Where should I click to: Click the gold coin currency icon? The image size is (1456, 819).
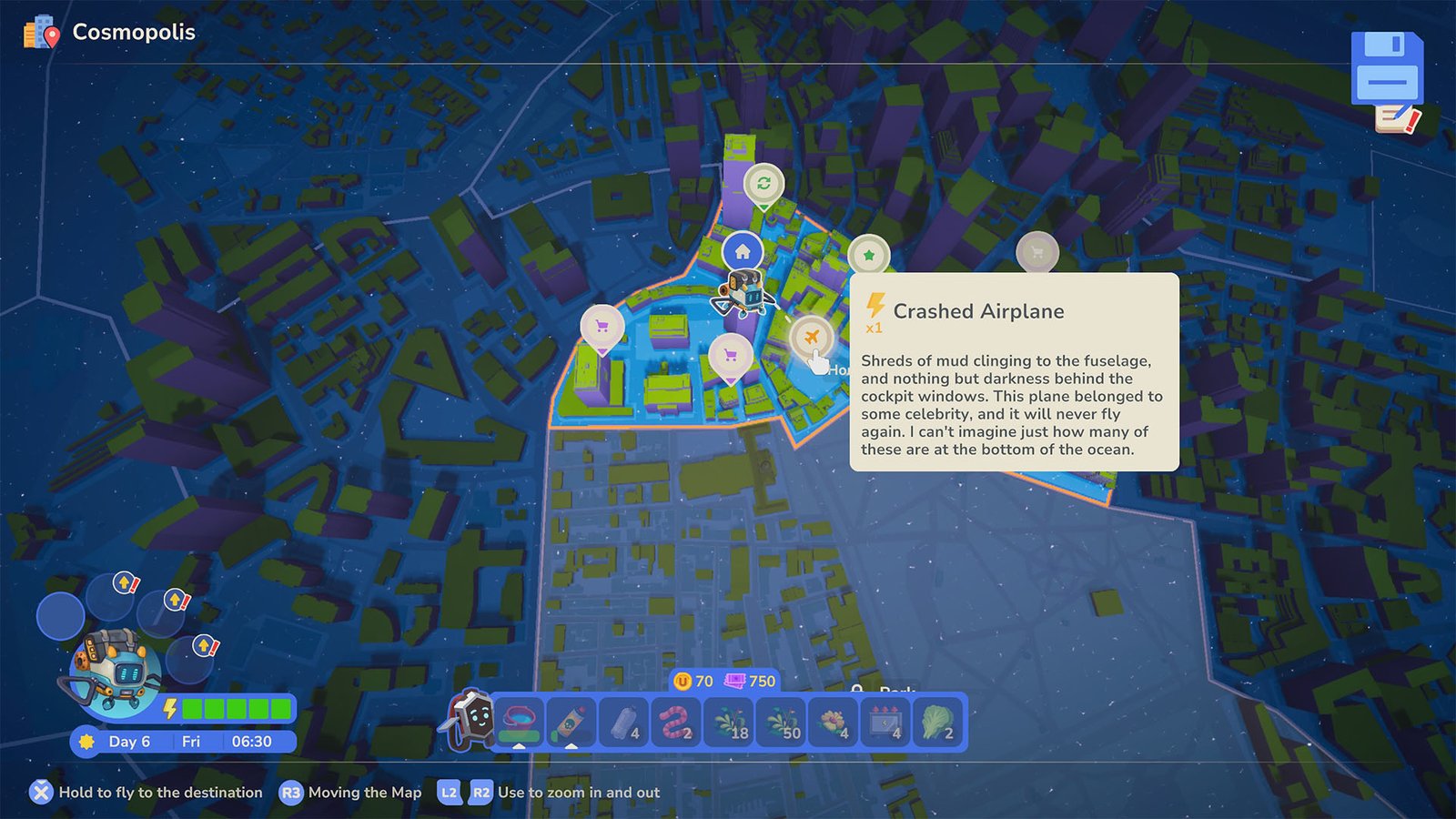pos(682,680)
